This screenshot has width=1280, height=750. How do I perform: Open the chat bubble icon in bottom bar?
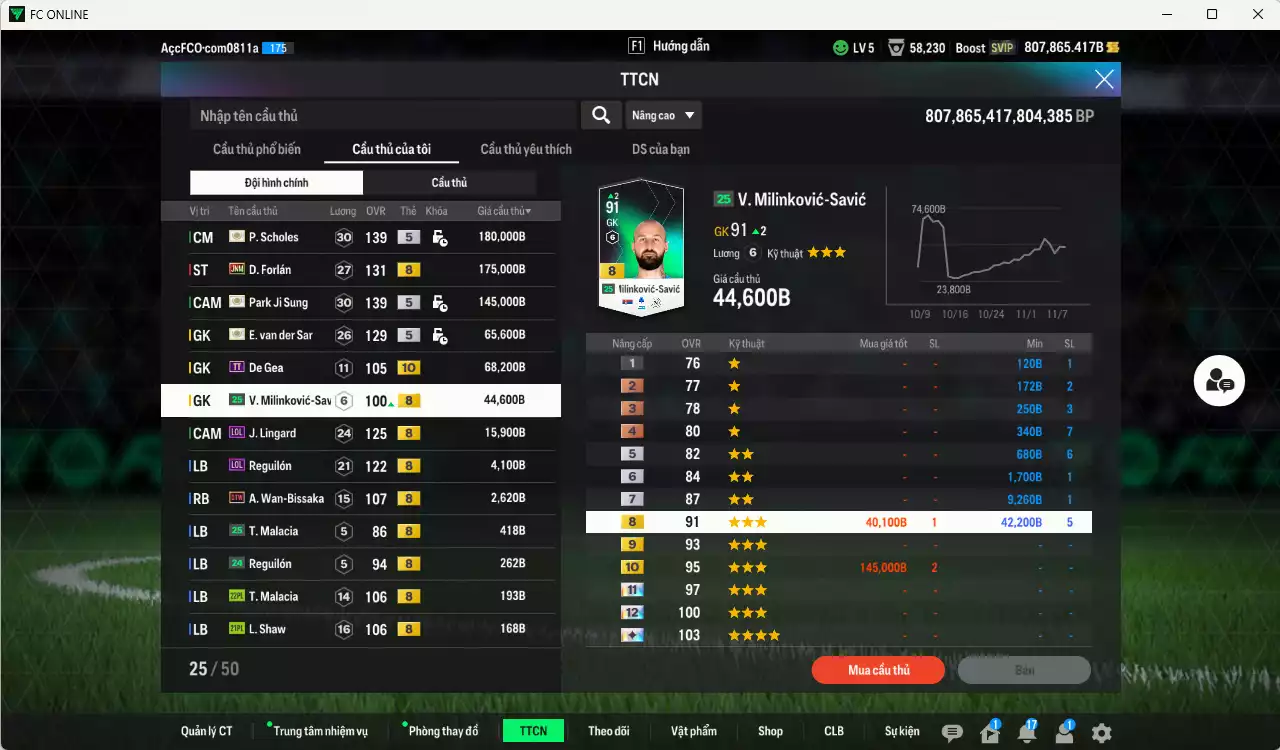tap(952, 731)
